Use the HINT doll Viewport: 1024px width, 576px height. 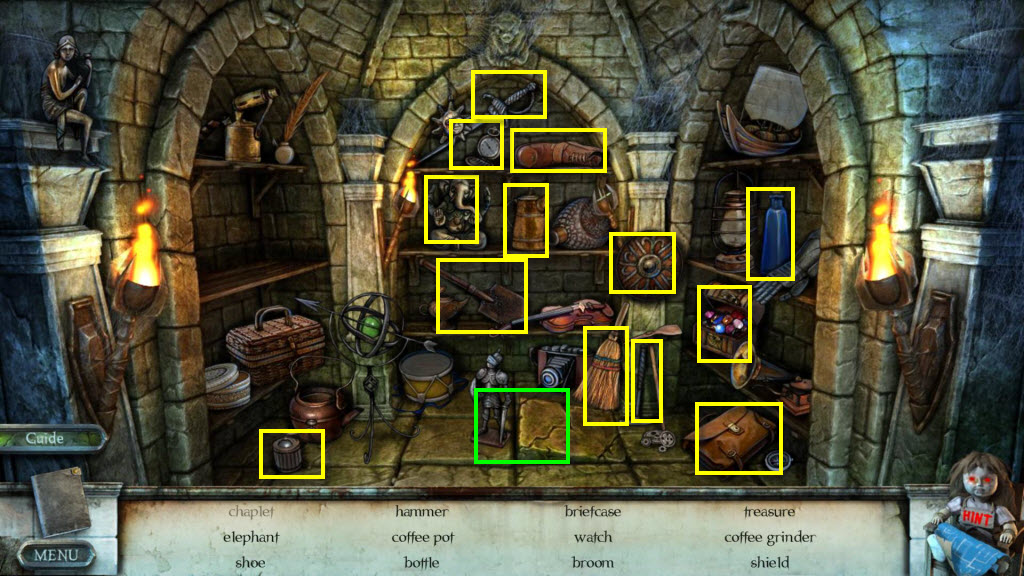976,512
